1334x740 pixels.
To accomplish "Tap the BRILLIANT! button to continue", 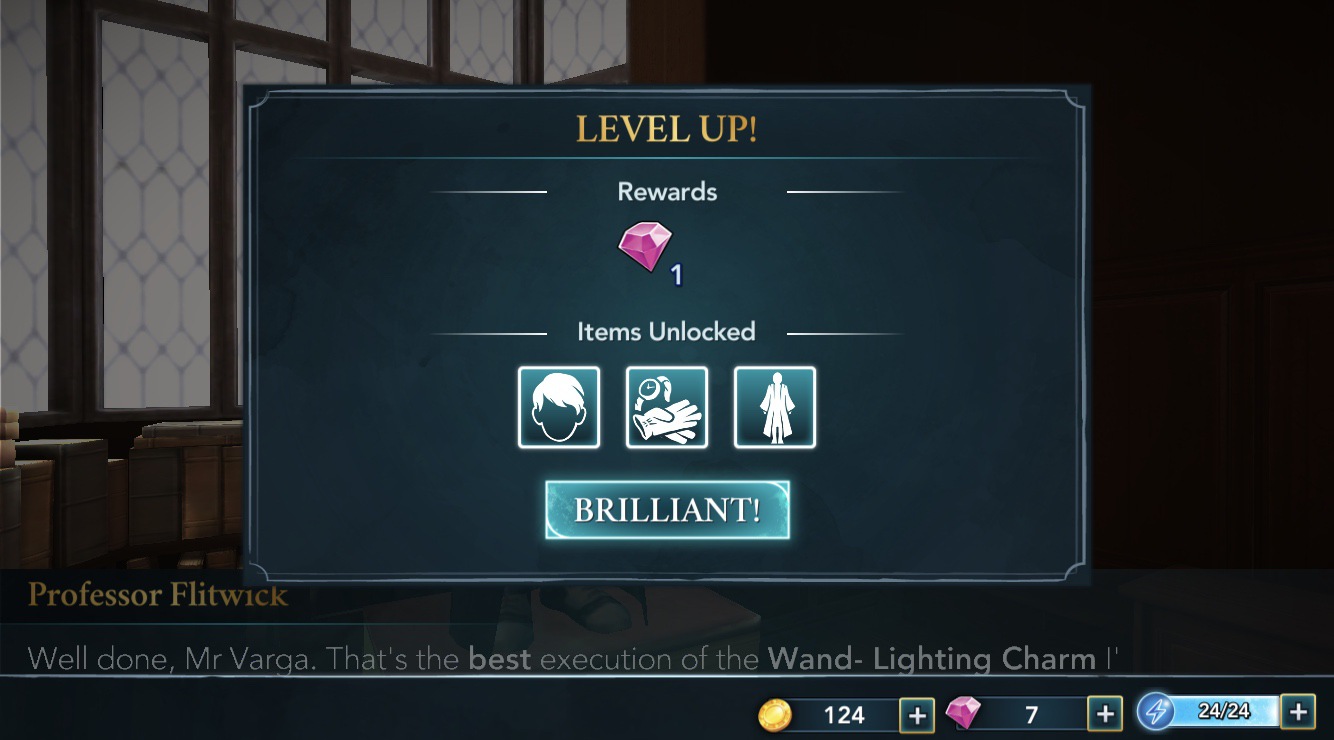I will pos(666,508).
